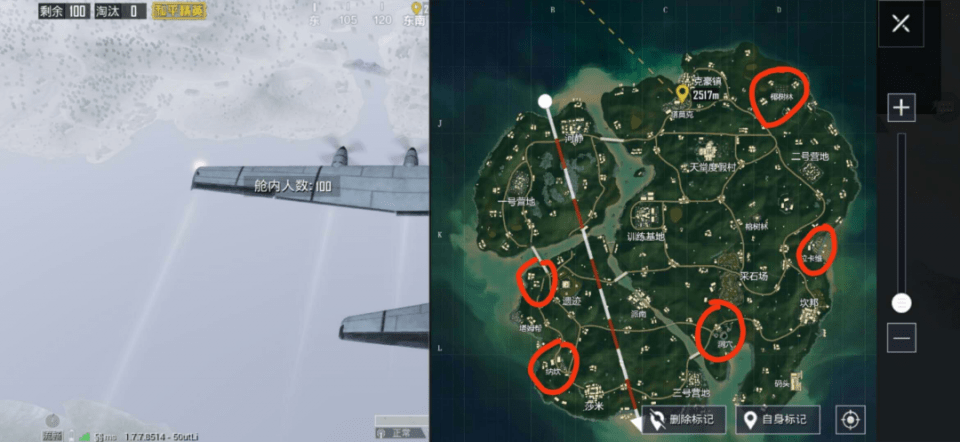Mark 训练基地 on the map

645,236
